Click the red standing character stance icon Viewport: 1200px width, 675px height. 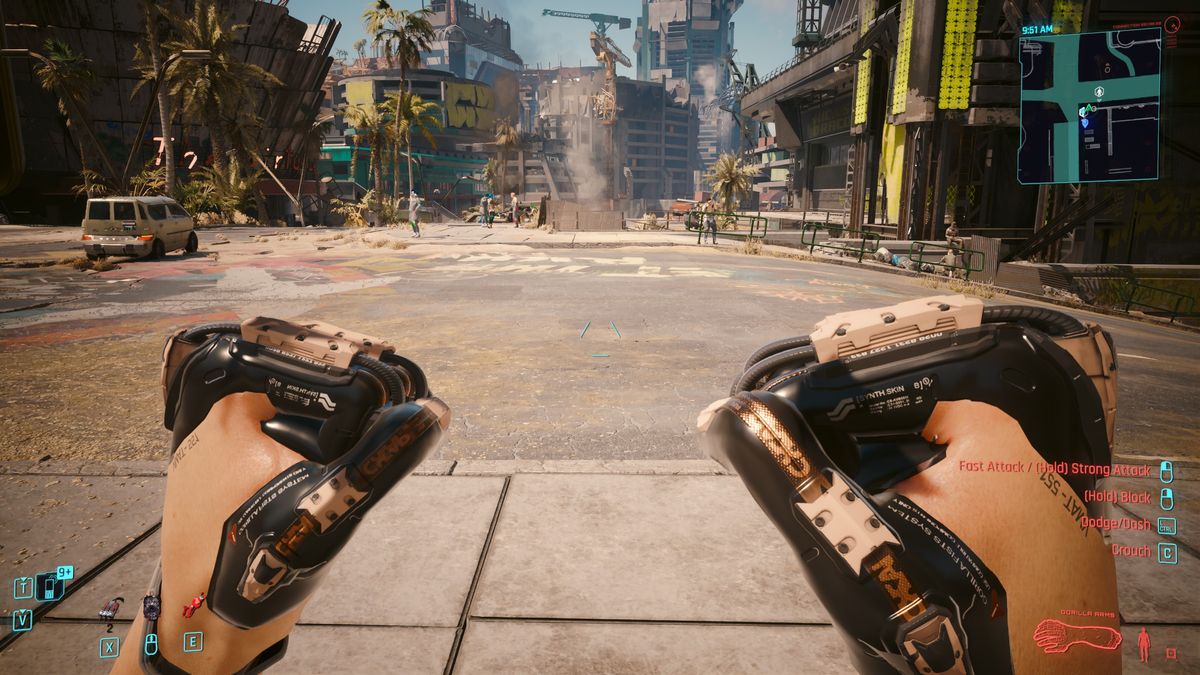click(1144, 644)
